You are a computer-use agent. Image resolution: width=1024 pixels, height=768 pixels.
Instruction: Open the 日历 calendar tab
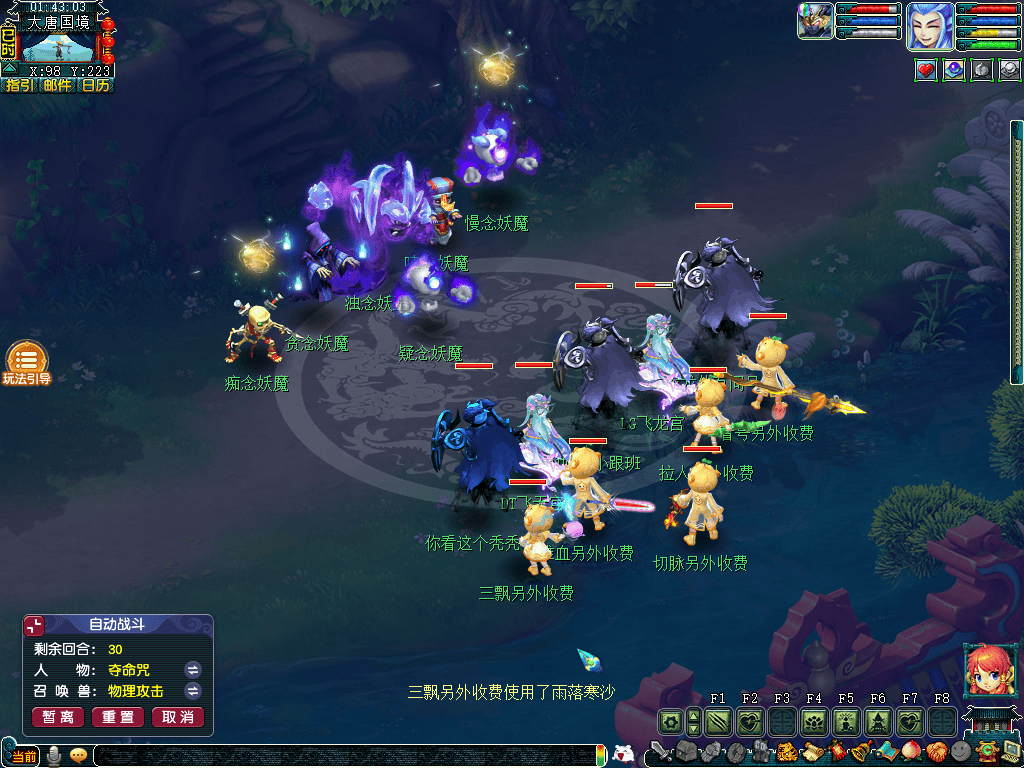[x=95, y=86]
